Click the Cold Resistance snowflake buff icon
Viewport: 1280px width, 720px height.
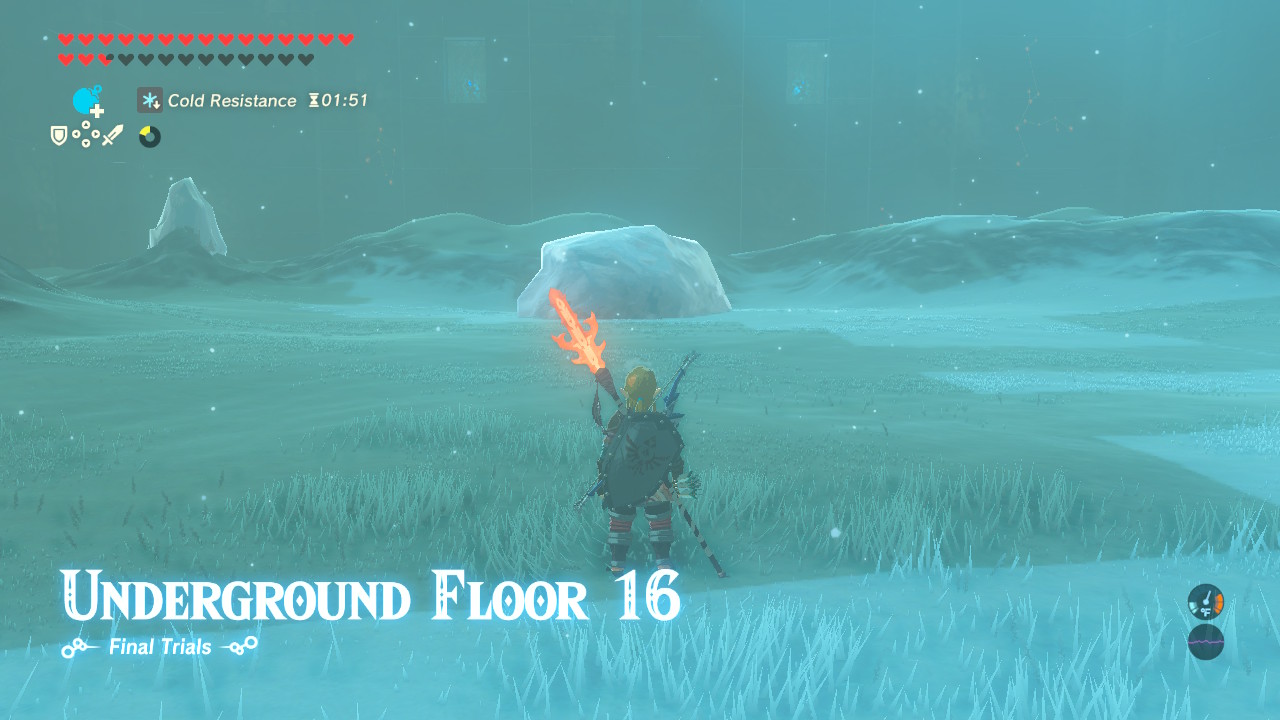(x=149, y=100)
